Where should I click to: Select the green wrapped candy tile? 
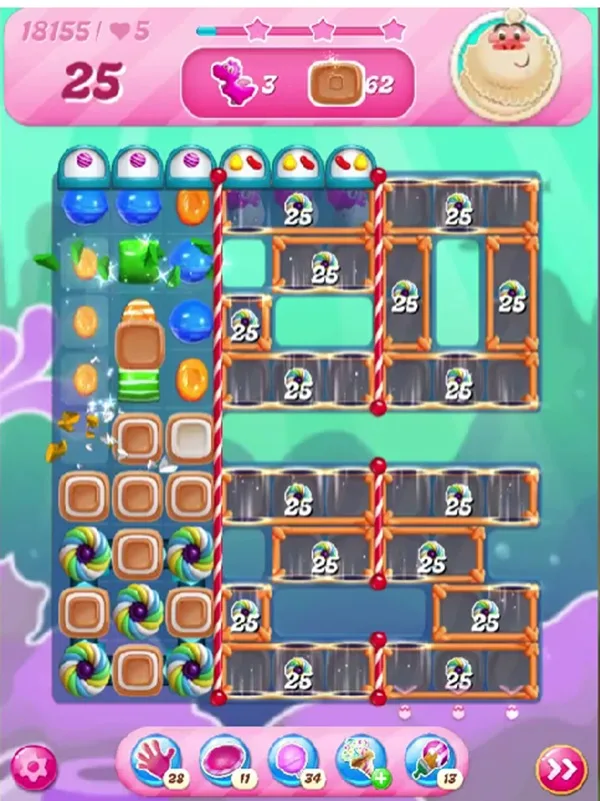pos(139,260)
